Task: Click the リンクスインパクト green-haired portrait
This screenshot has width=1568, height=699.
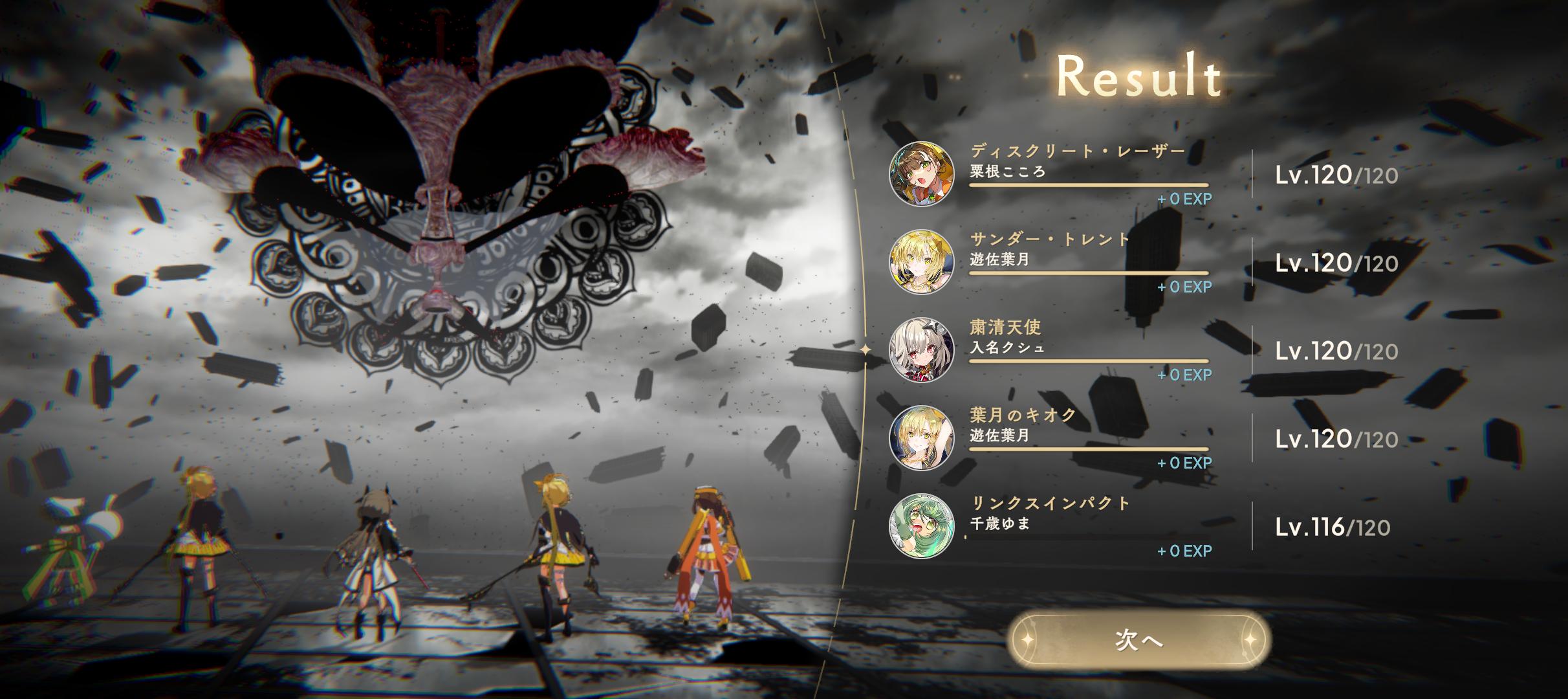Action: 921,526
